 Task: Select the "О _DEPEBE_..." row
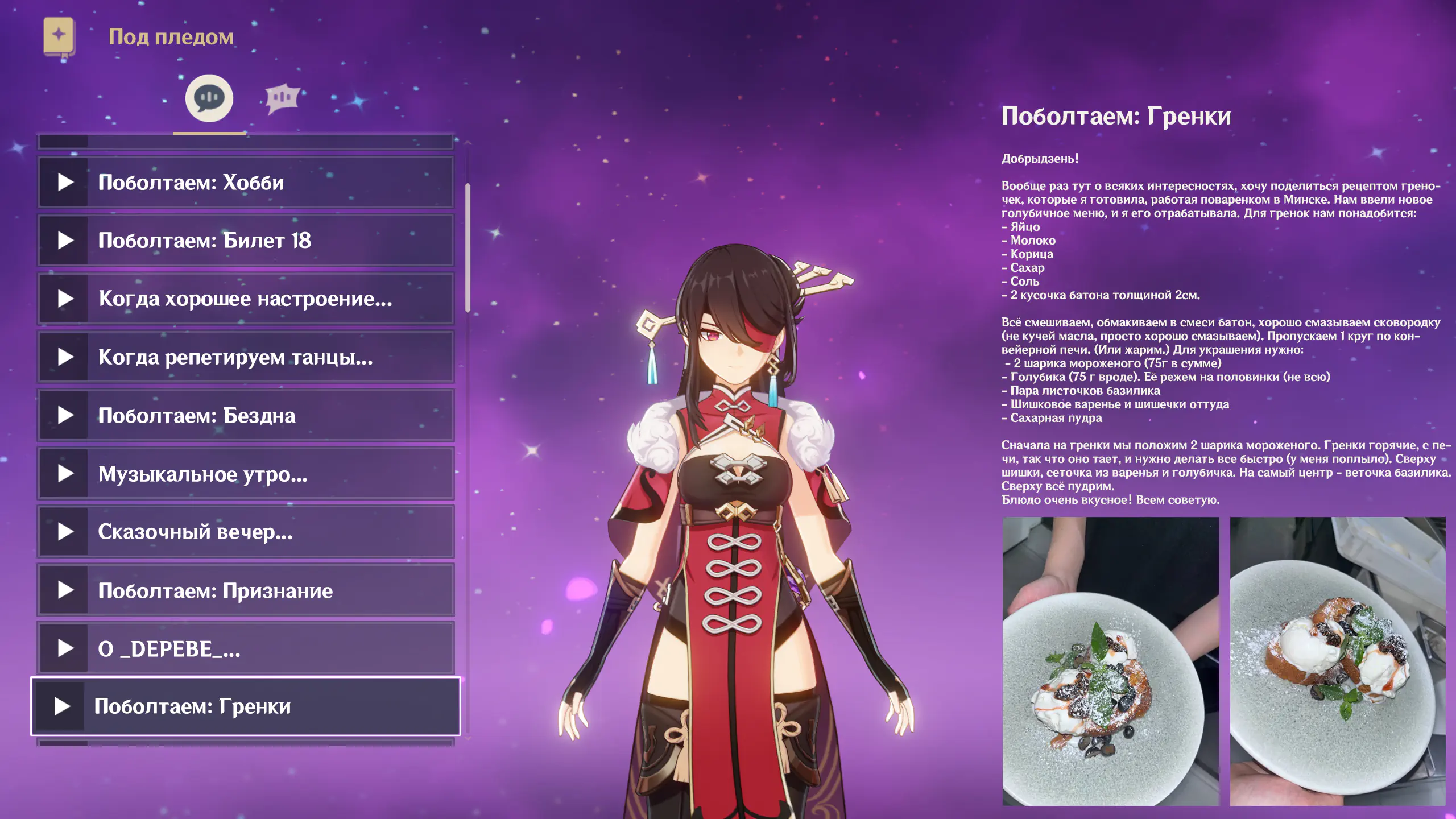(x=246, y=649)
